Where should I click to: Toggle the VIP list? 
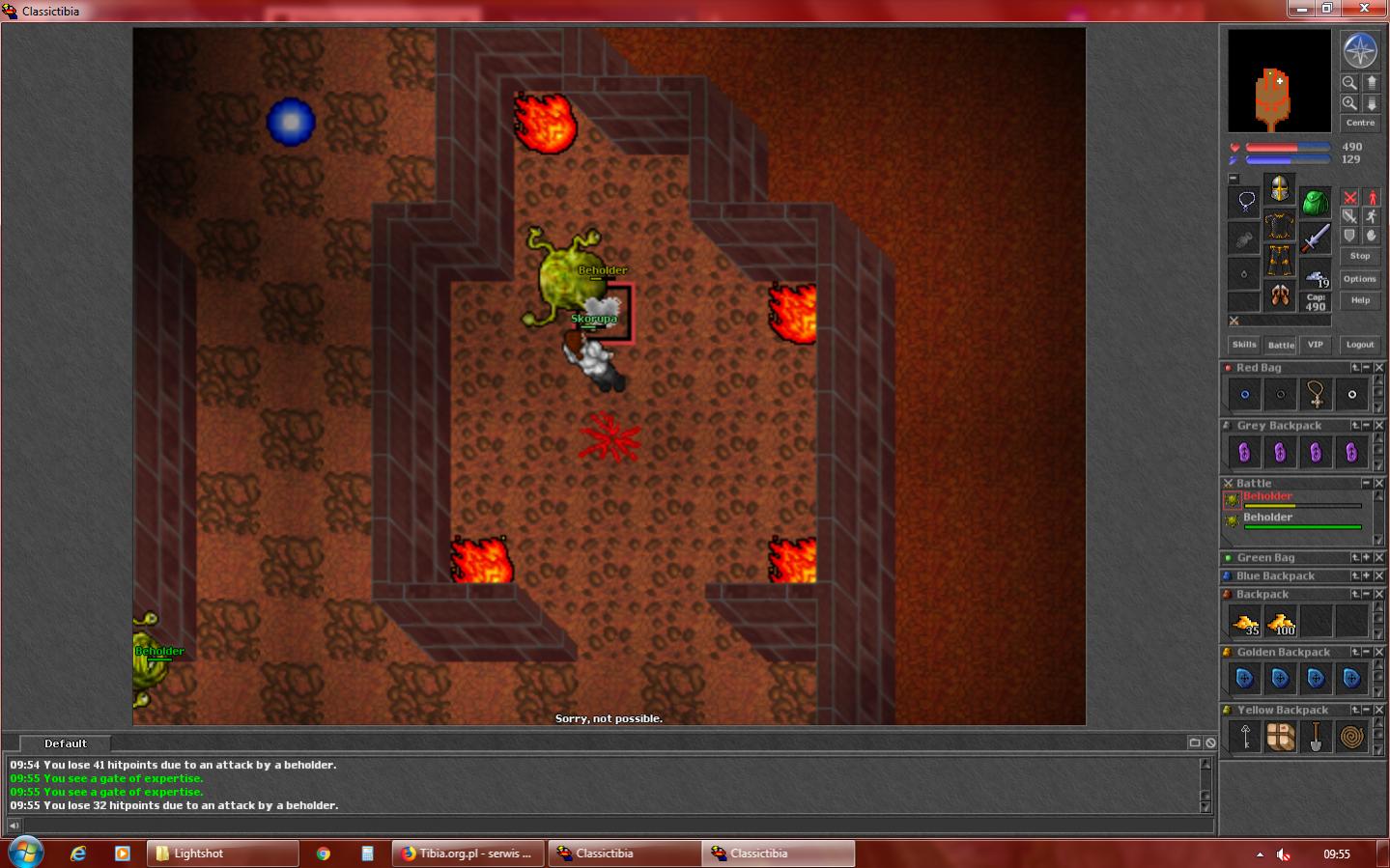tap(1315, 345)
